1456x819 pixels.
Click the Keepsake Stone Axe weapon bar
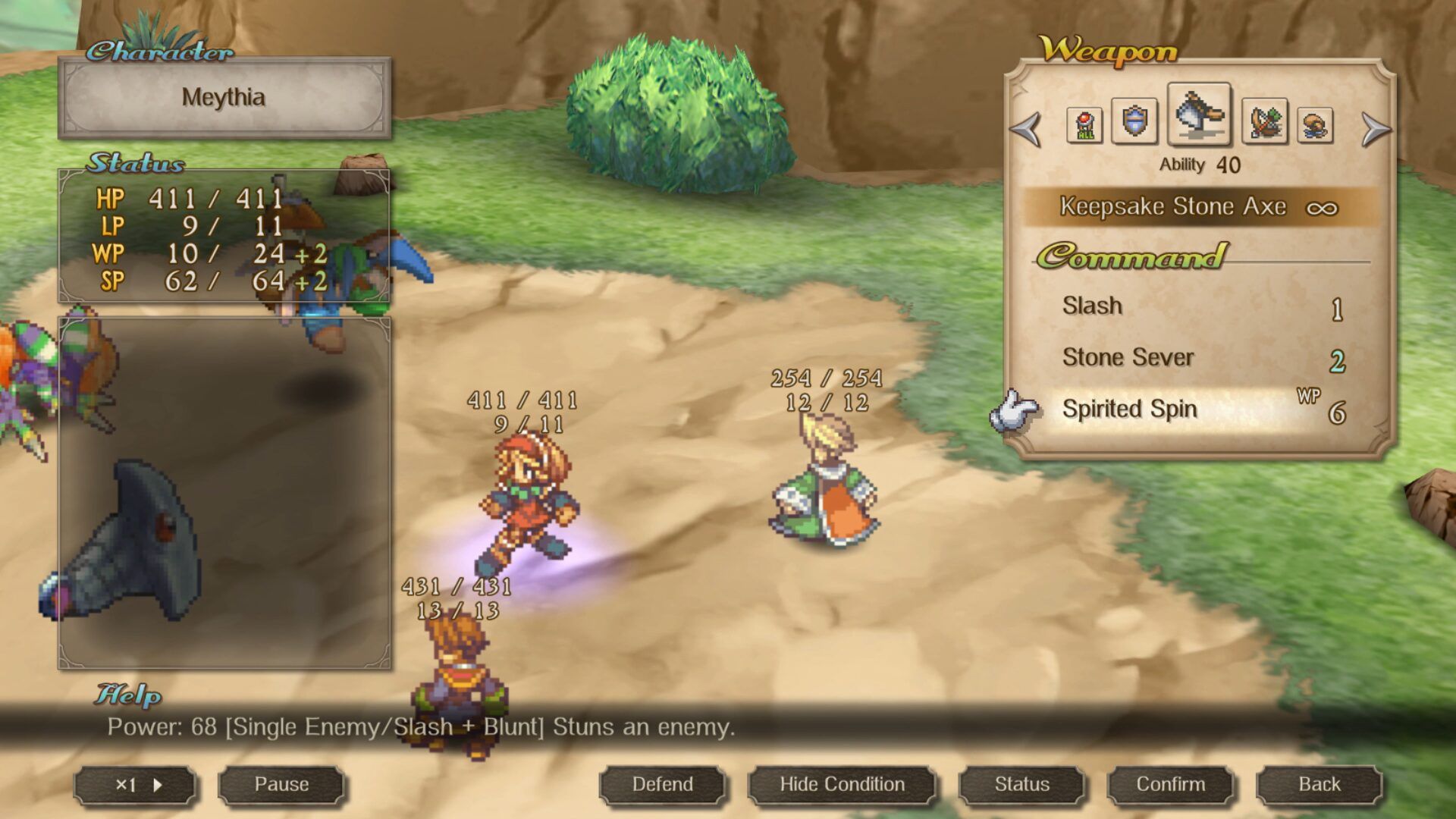pyautogui.click(x=1200, y=207)
